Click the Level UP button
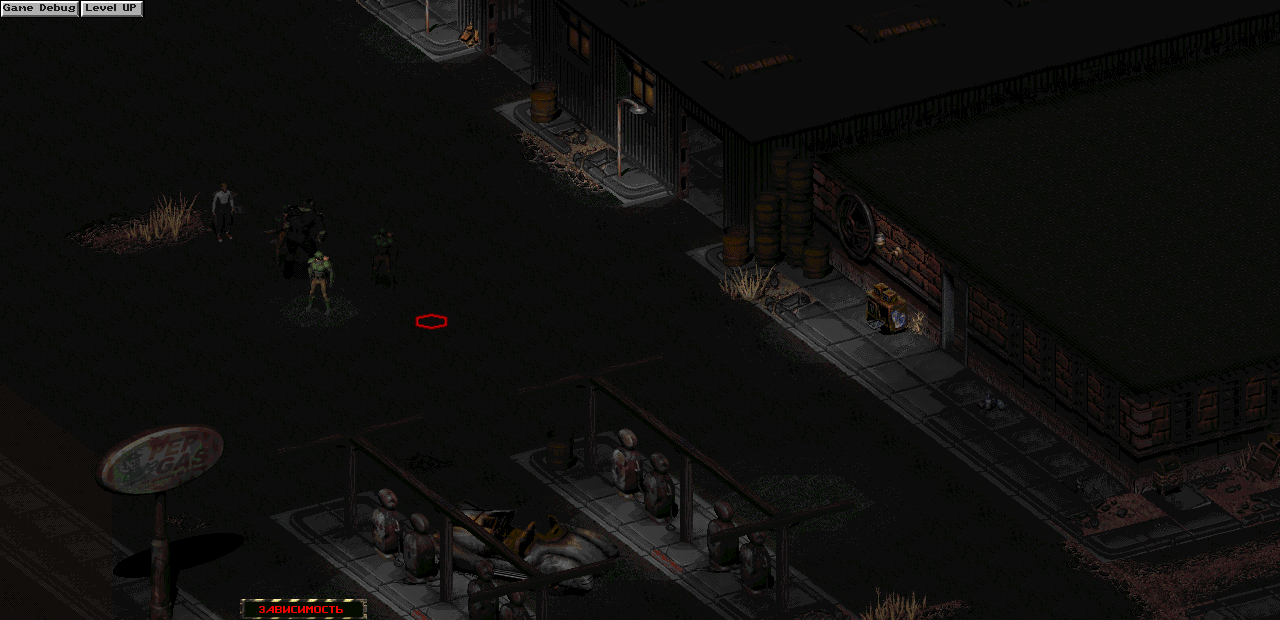This screenshot has height=620, width=1280. coord(111,9)
